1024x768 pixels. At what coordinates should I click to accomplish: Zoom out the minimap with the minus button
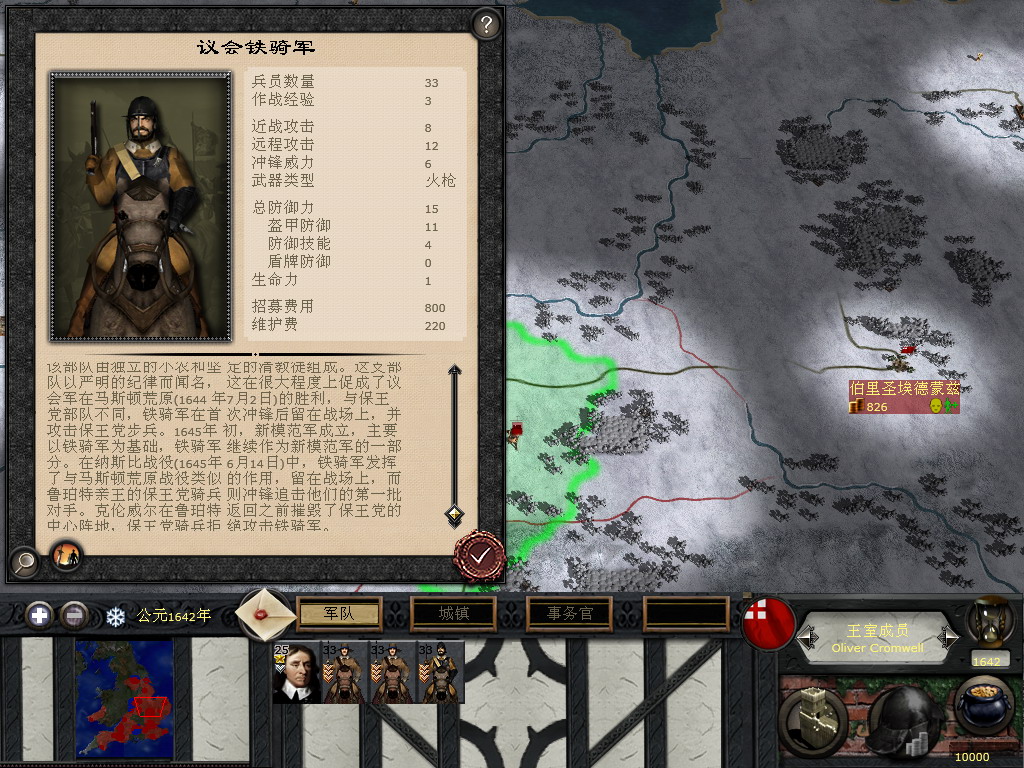coord(73,615)
